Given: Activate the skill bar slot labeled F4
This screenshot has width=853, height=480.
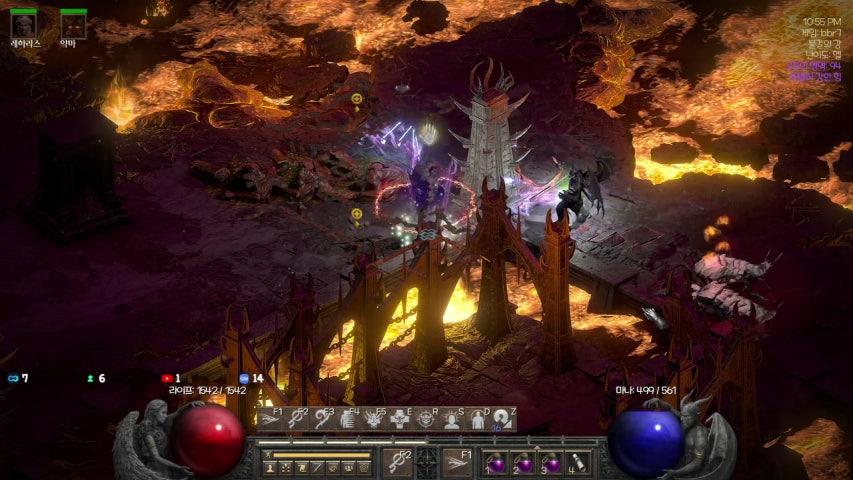Looking at the screenshot, I should (x=348, y=419).
